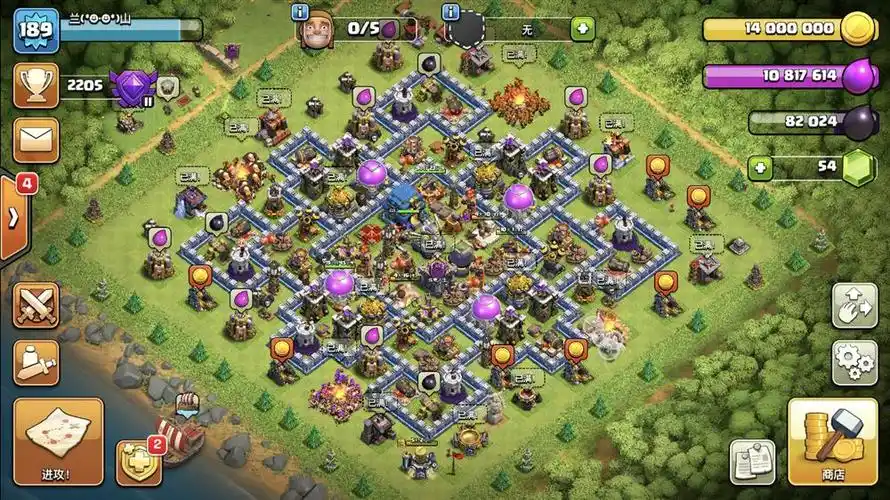Tap the builder face portrait
Screen dimensions: 890x500
318,29
